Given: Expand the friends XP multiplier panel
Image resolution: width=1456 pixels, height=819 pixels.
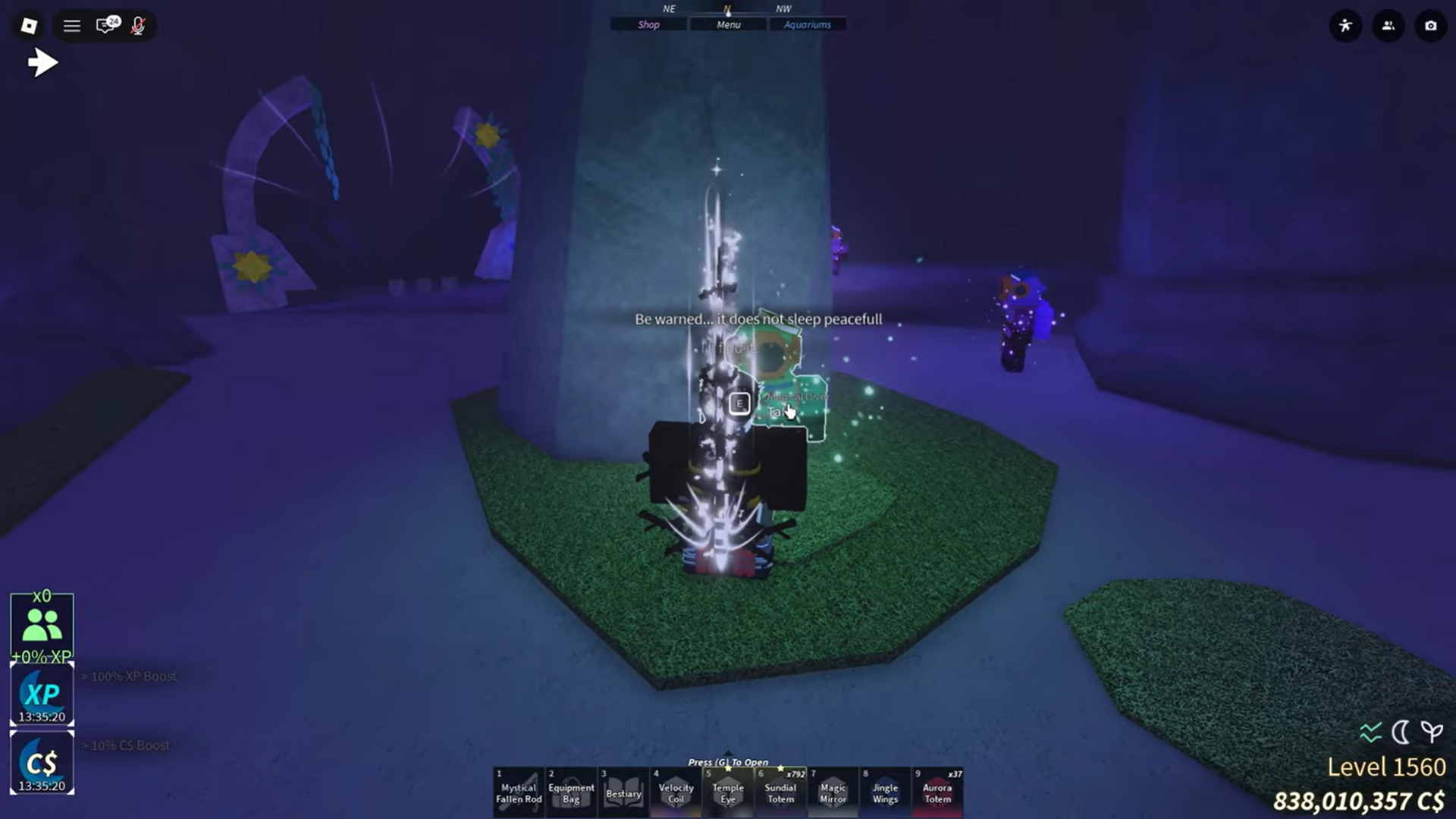Looking at the screenshot, I should (x=42, y=623).
